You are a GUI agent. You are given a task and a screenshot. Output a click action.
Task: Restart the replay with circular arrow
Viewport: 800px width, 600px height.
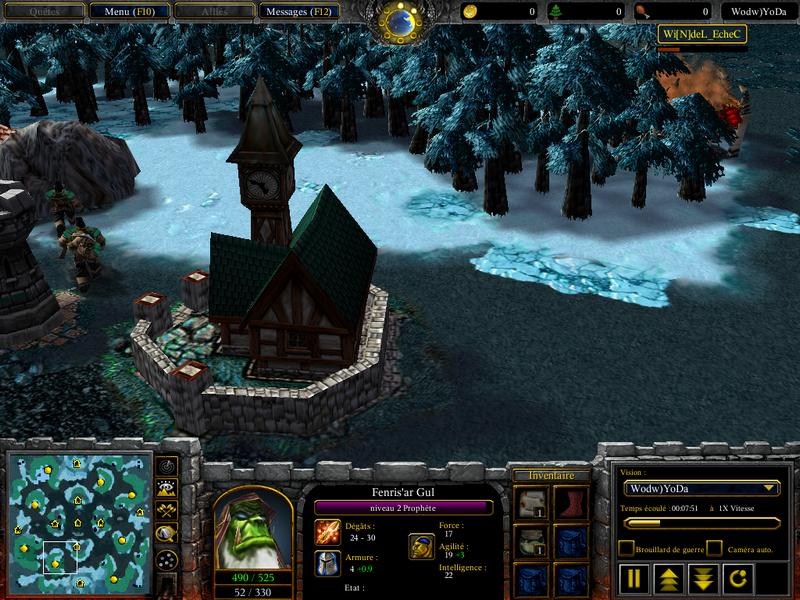[736, 578]
